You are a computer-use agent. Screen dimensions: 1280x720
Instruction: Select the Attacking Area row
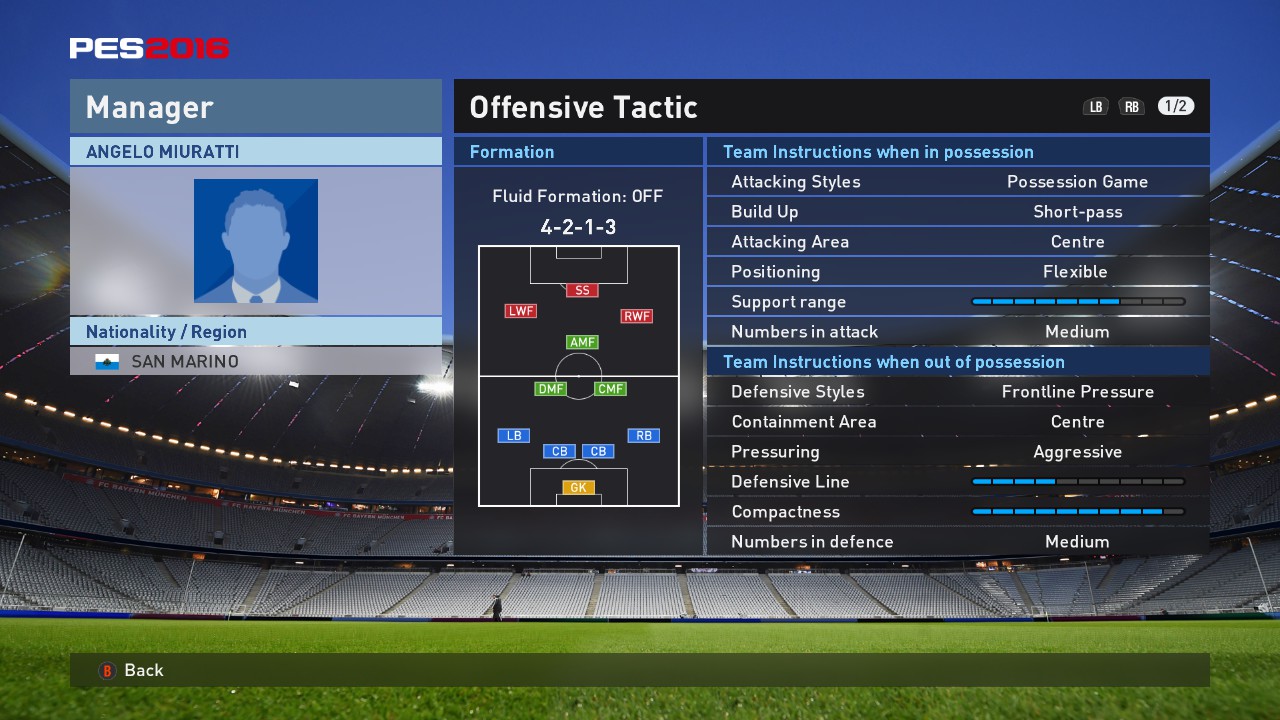(957, 242)
